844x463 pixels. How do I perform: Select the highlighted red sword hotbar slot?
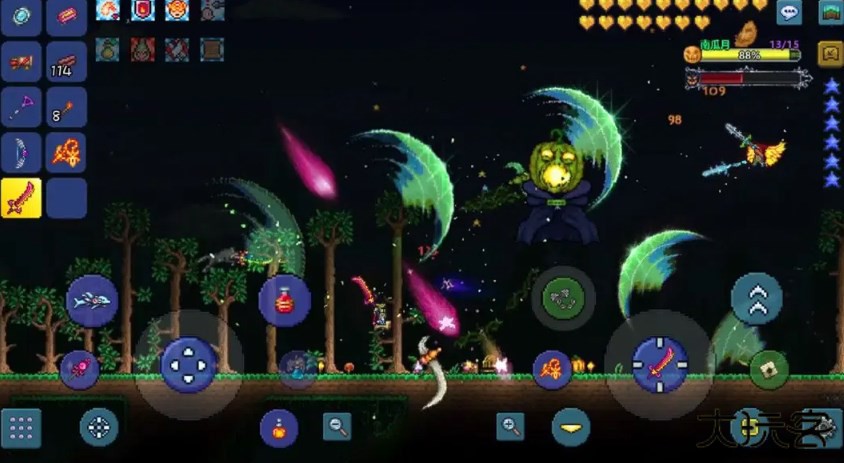(21, 198)
